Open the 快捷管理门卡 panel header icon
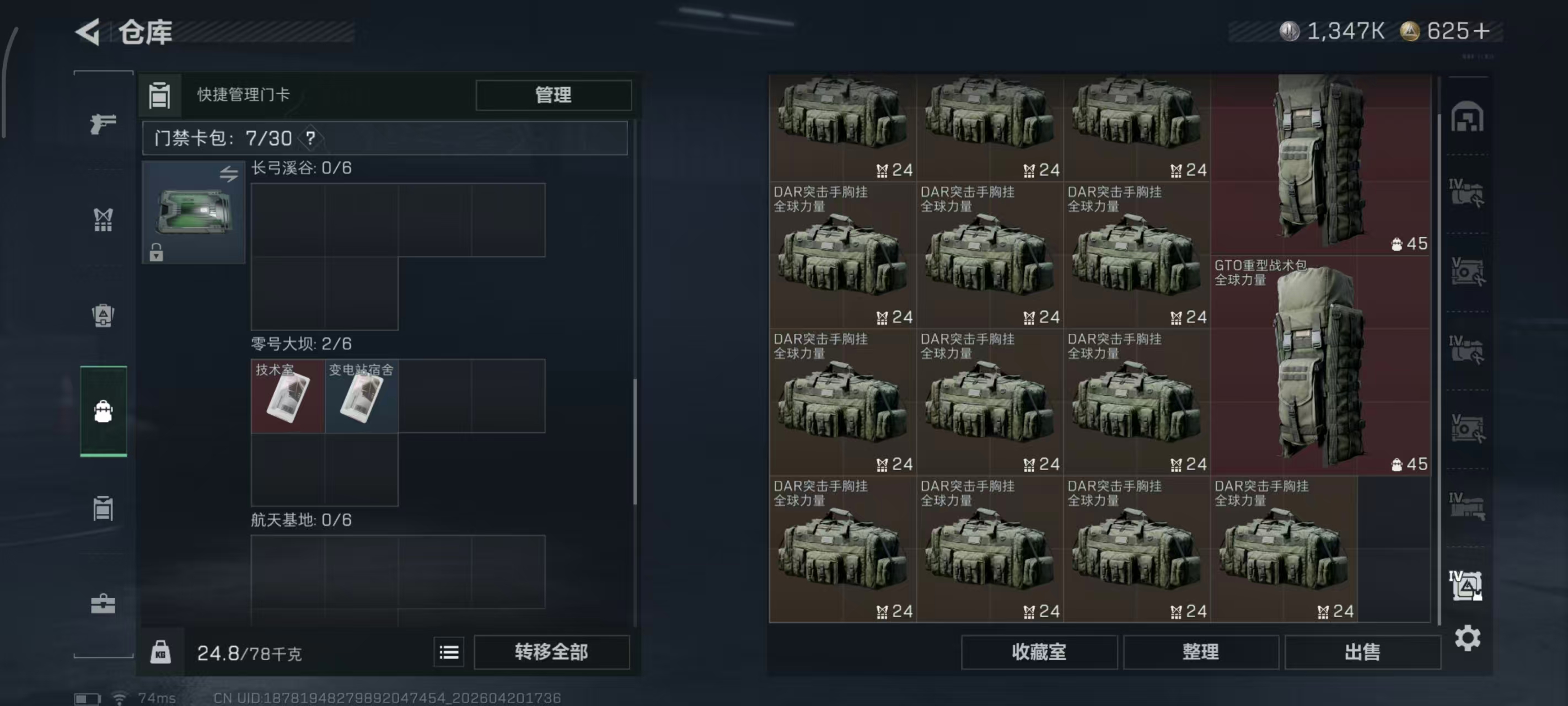 click(x=159, y=95)
